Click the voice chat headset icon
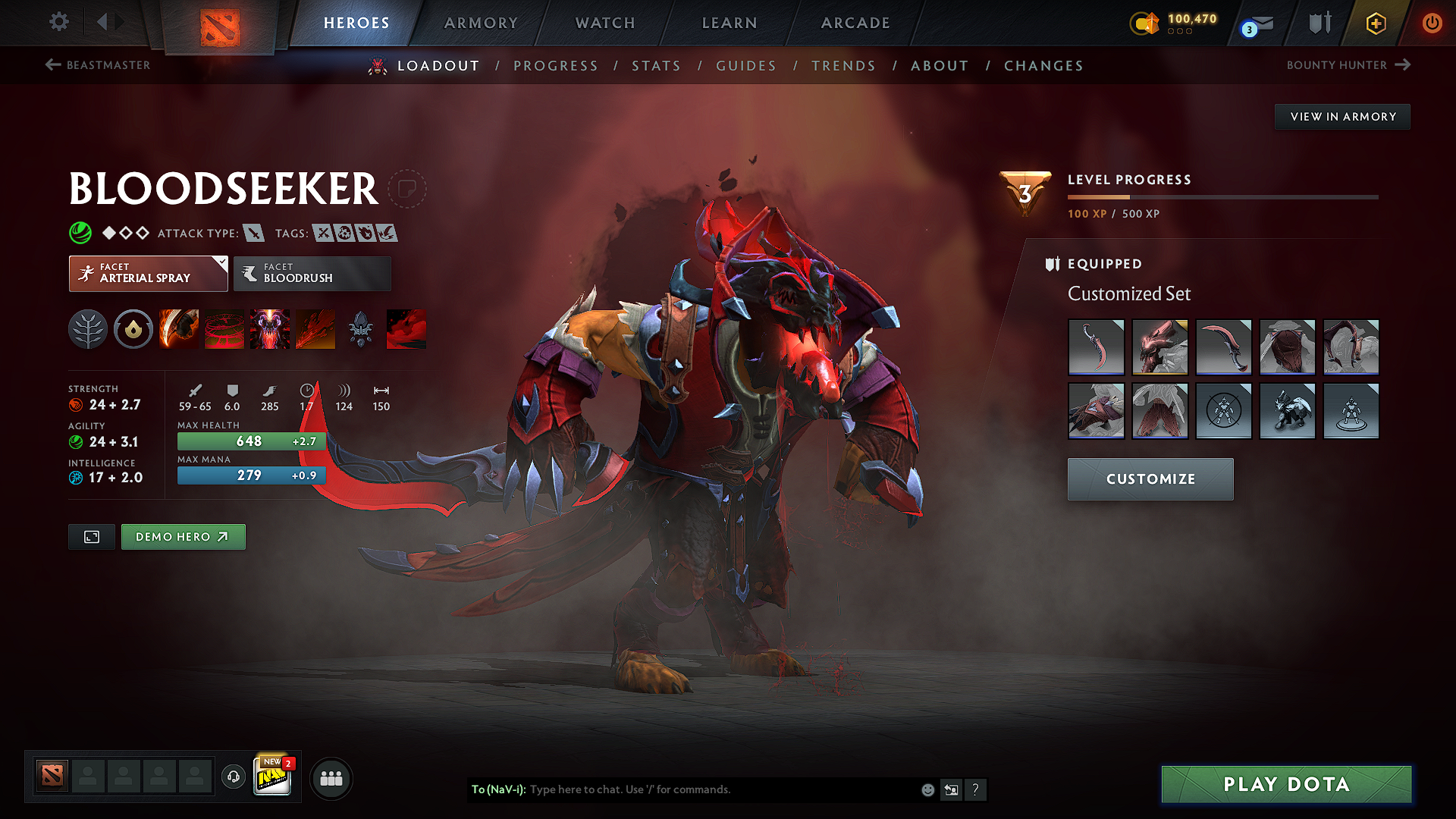 [233, 778]
